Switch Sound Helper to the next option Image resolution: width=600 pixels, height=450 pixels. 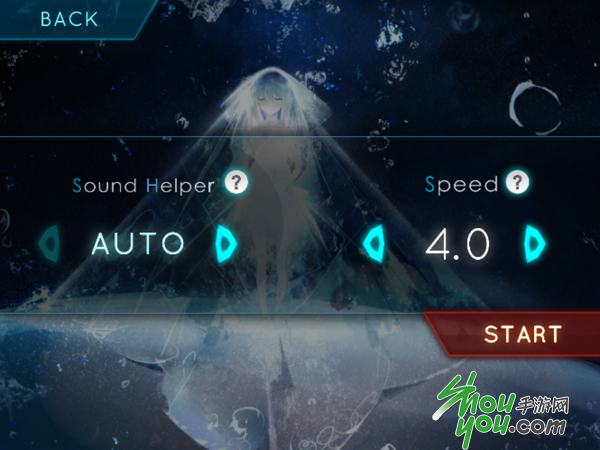coord(225,242)
